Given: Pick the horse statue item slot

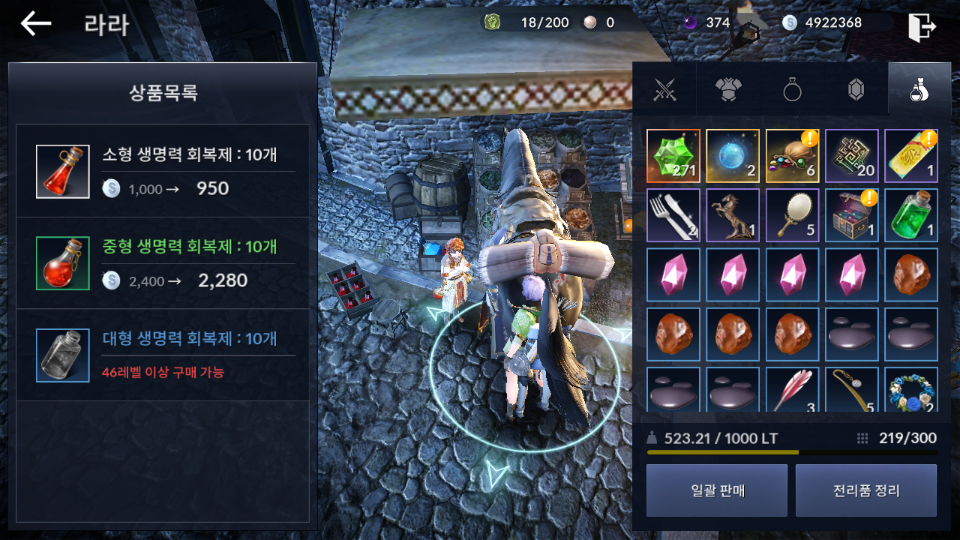Looking at the screenshot, I should (x=733, y=215).
